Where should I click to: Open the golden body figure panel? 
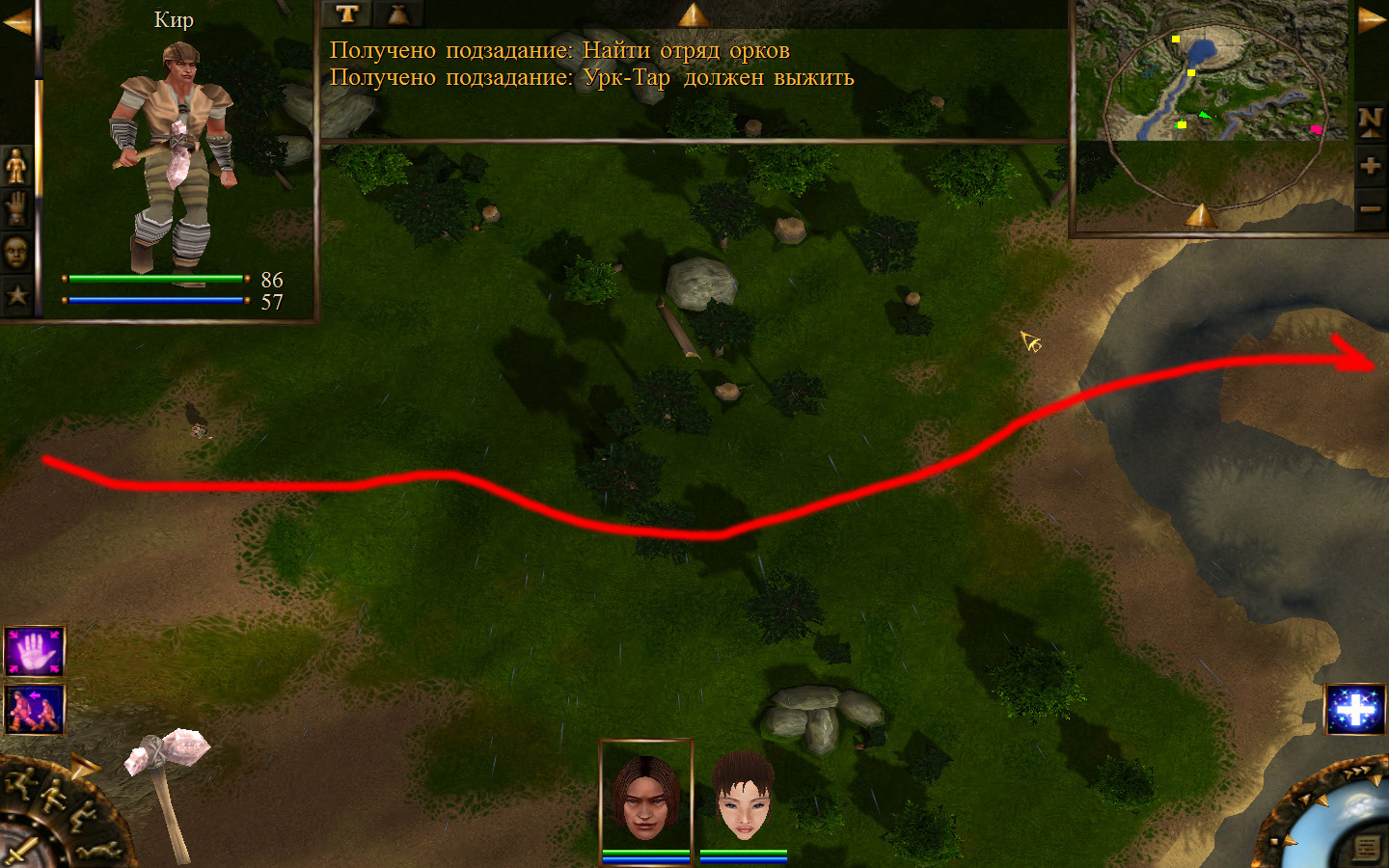point(16,166)
